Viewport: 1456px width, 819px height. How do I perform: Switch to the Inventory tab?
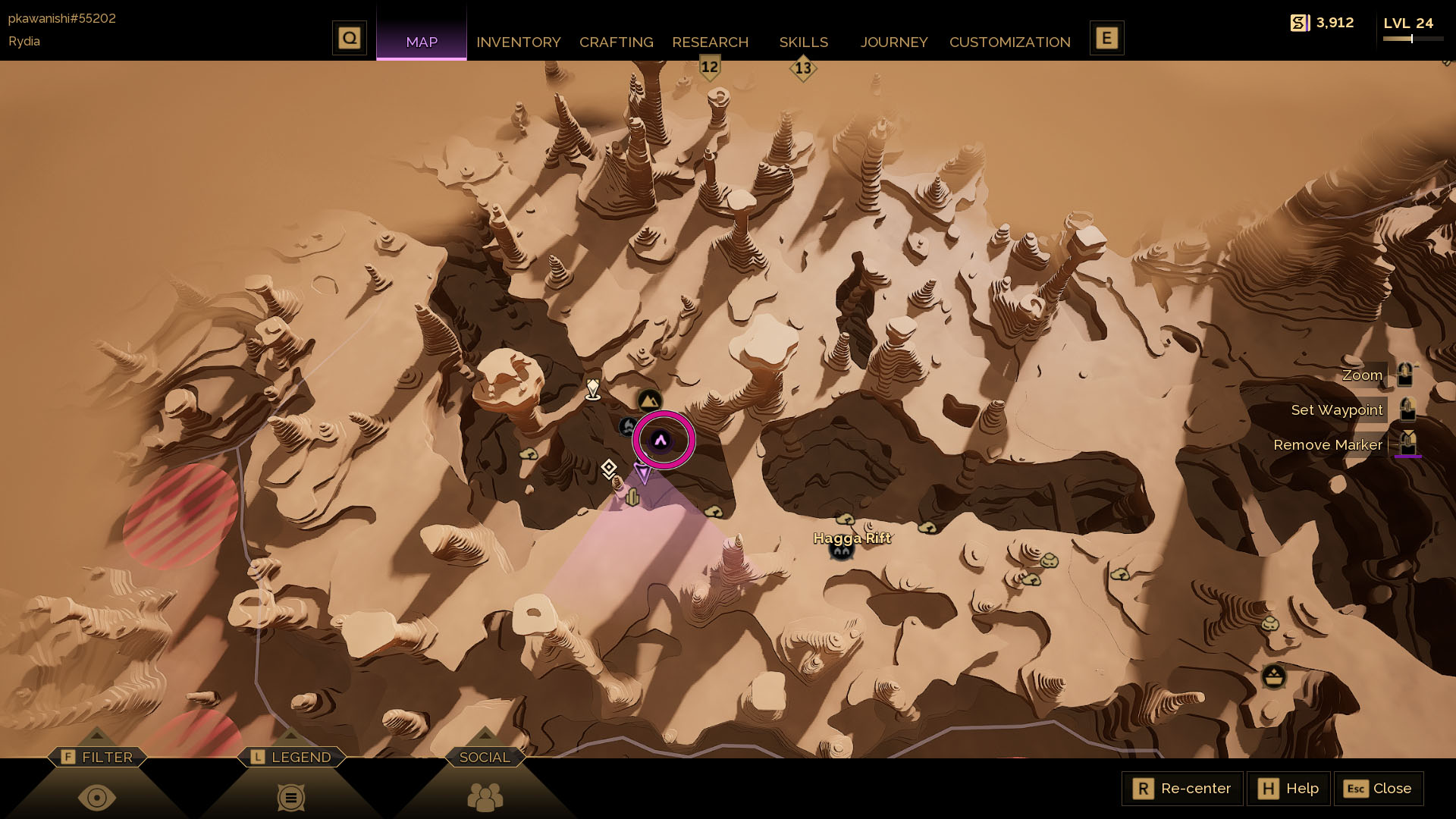point(518,42)
